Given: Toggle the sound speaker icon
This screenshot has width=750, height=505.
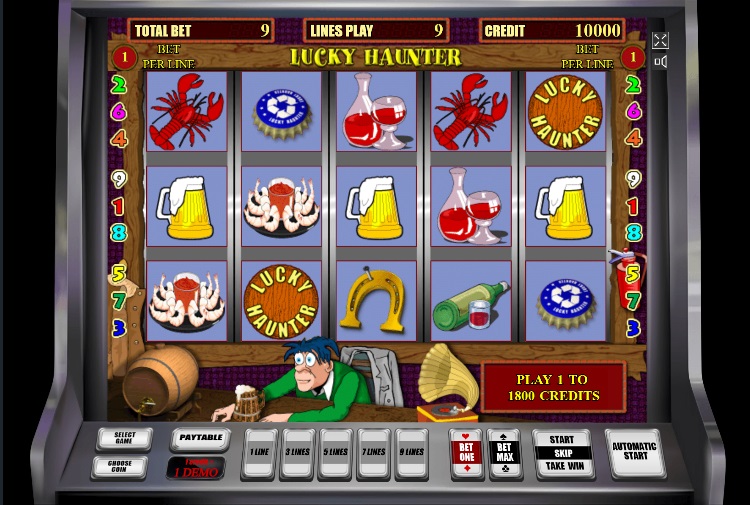Looking at the screenshot, I should pyautogui.click(x=660, y=62).
